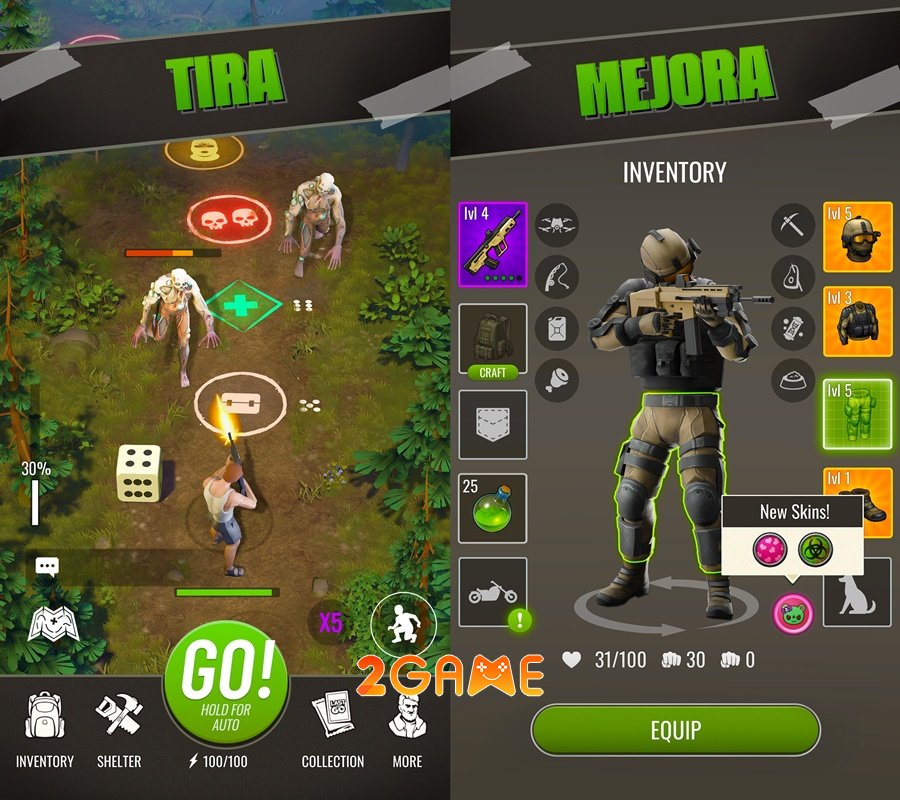The width and height of the screenshot is (900, 800).
Task: Toggle the X5 speed multiplier
Action: tap(330, 623)
